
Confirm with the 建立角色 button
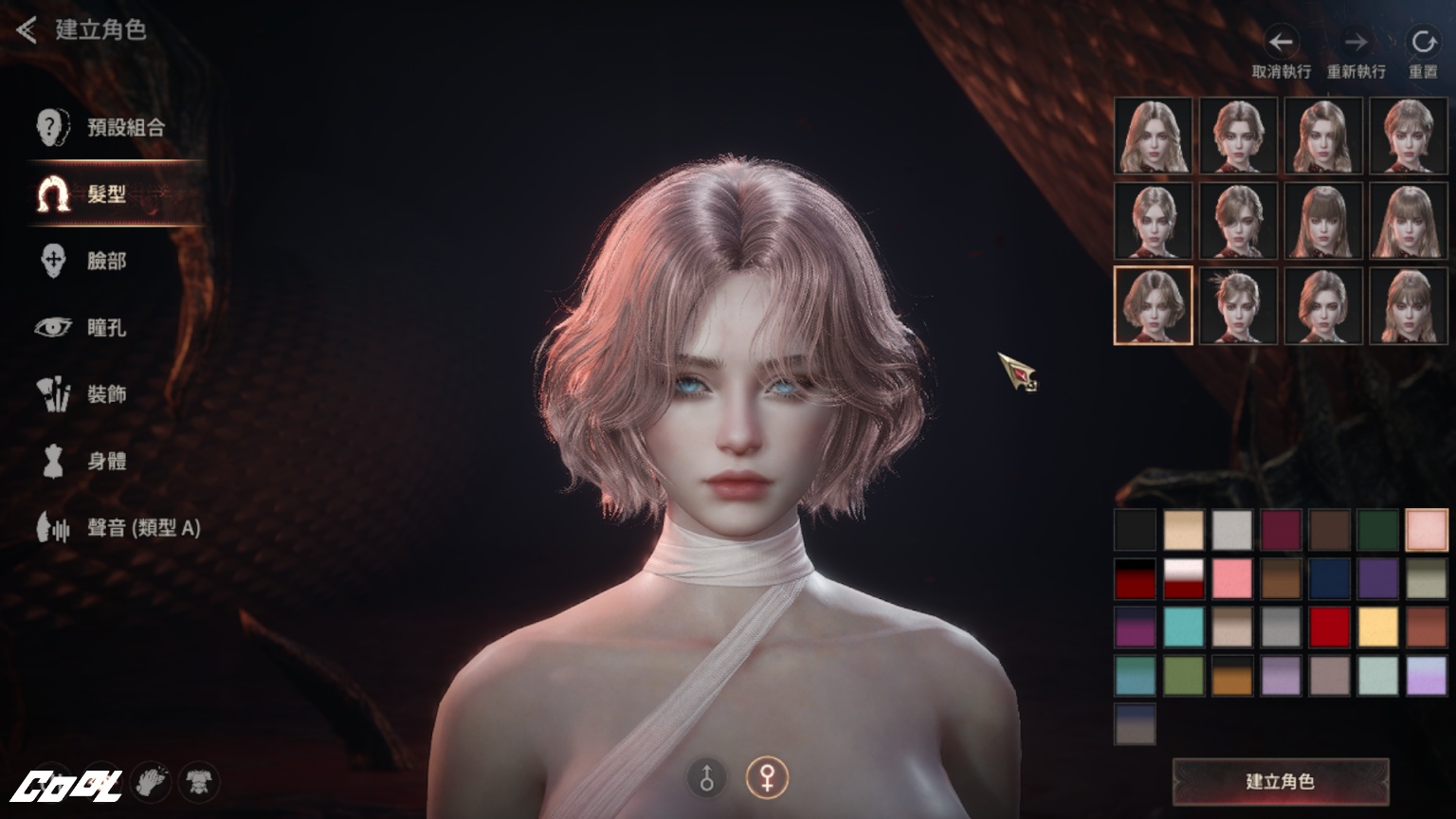click(x=1280, y=781)
